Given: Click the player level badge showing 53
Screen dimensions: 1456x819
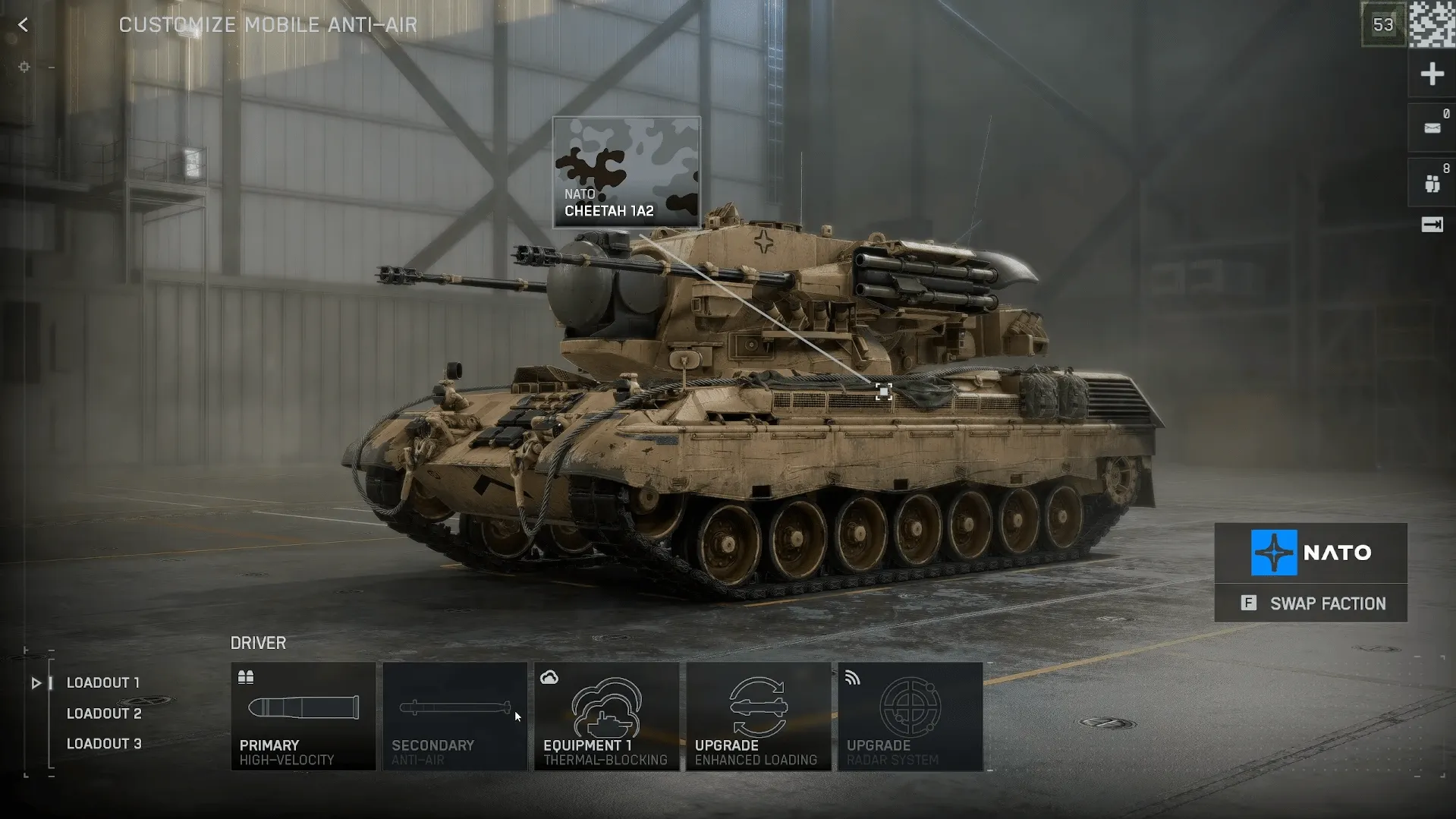Looking at the screenshot, I should tap(1384, 25).
